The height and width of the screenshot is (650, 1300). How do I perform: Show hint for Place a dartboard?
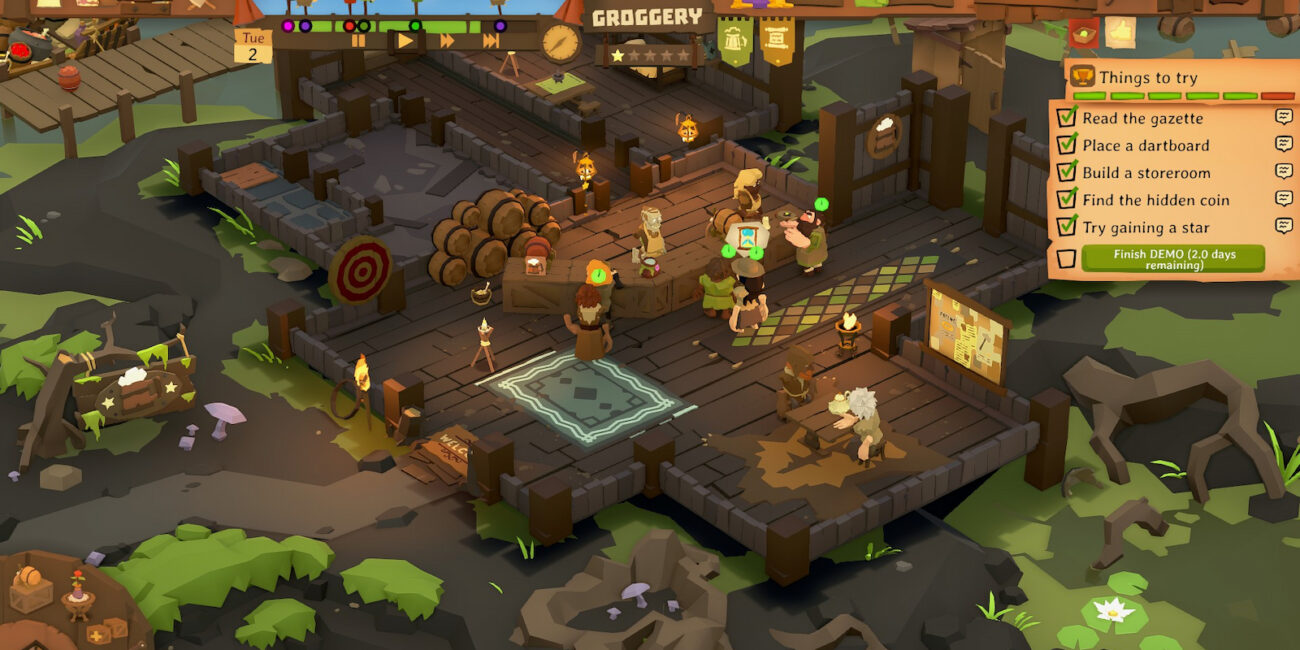click(x=1284, y=144)
